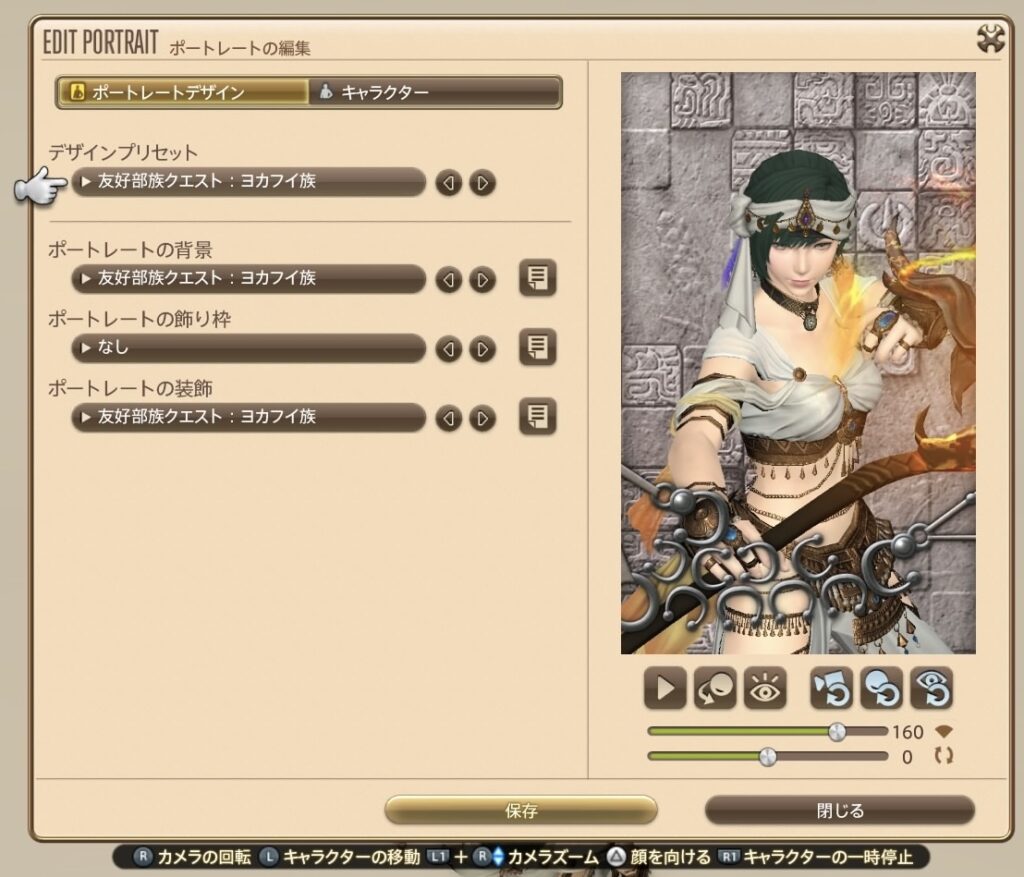
Task: Open the frame list button
Action: [x=538, y=348]
